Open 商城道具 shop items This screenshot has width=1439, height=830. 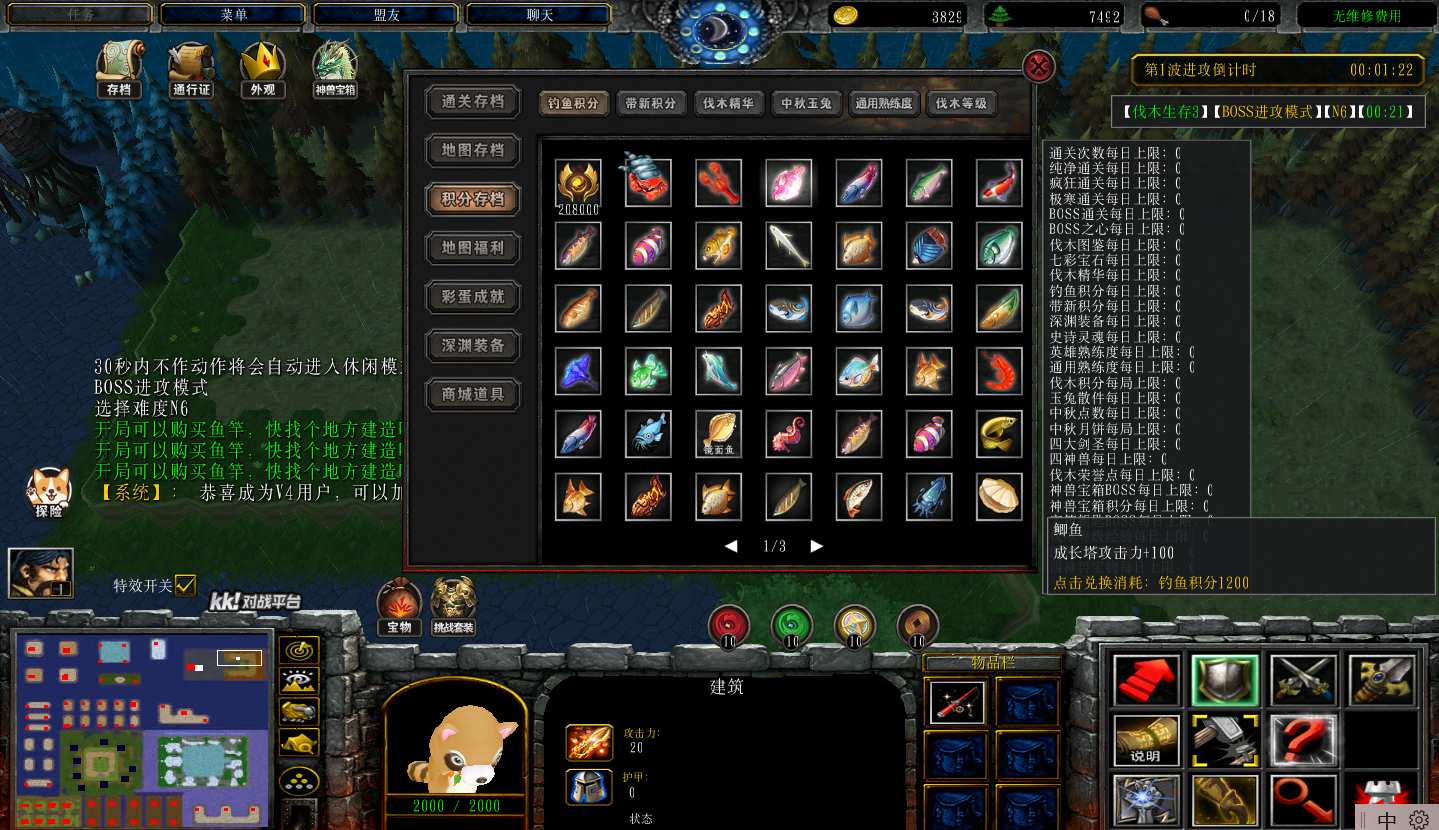tap(473, 394)
